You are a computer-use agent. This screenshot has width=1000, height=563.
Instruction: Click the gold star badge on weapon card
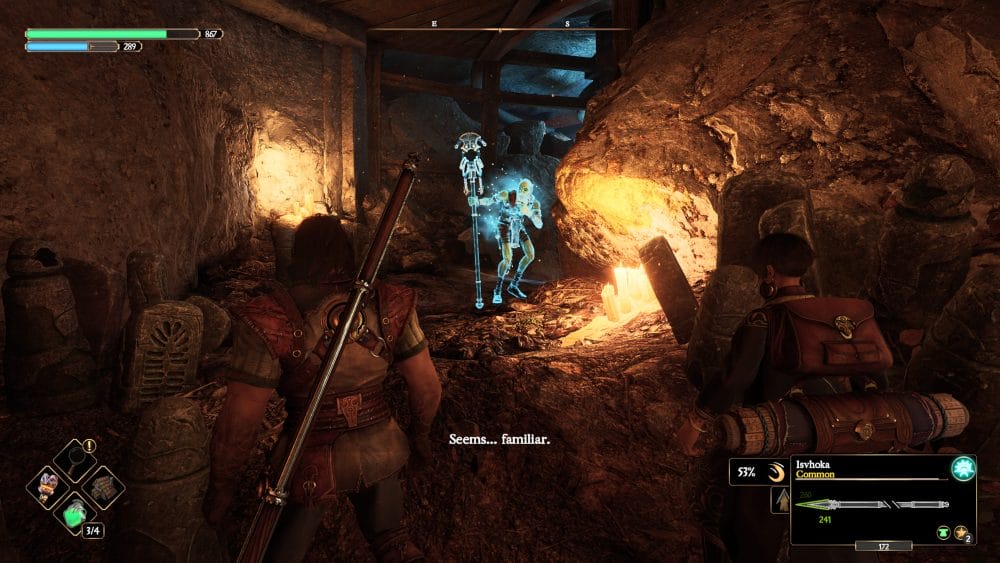point(961,534)
